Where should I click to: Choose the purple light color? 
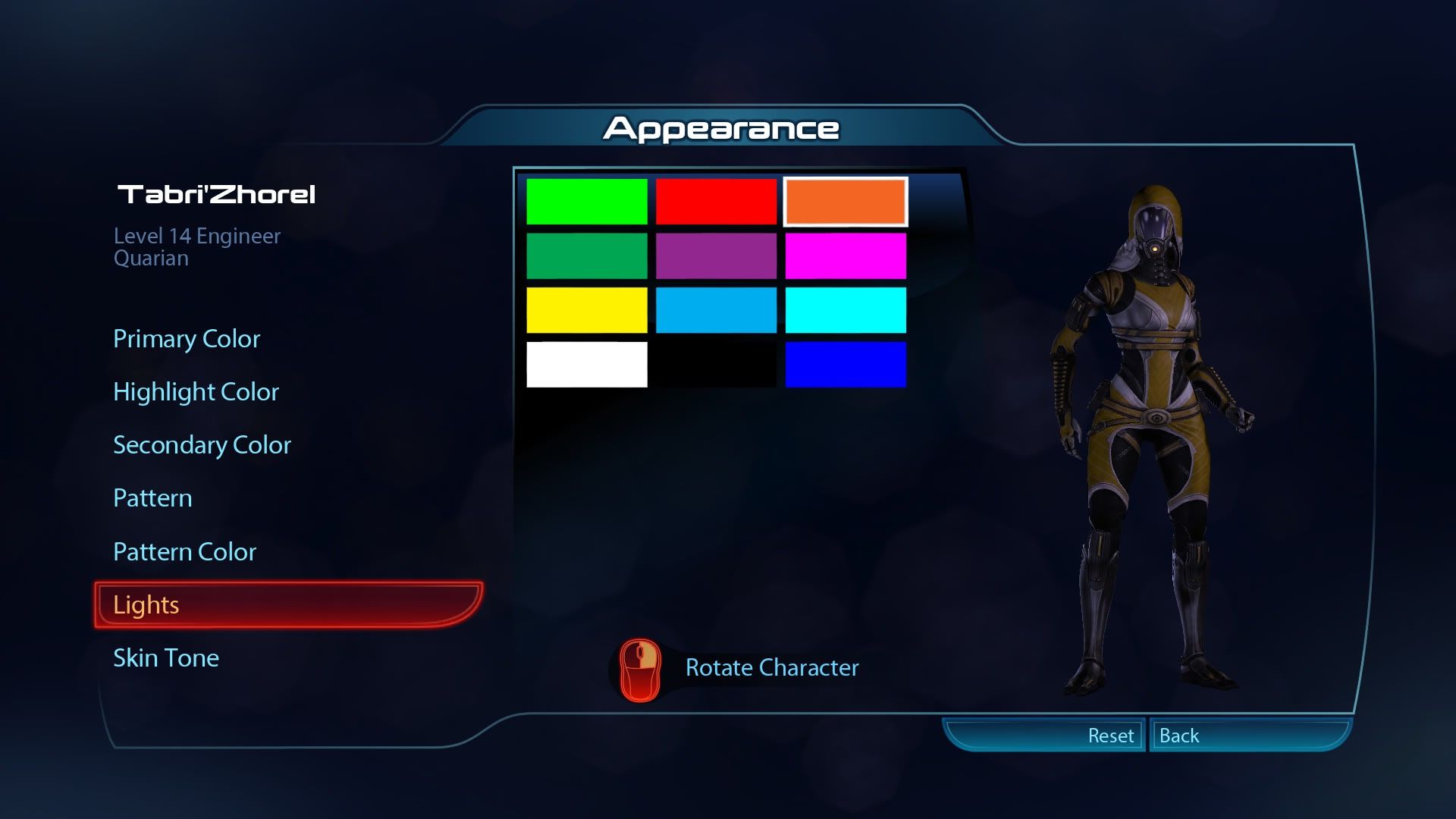click(x=716, y=256)
